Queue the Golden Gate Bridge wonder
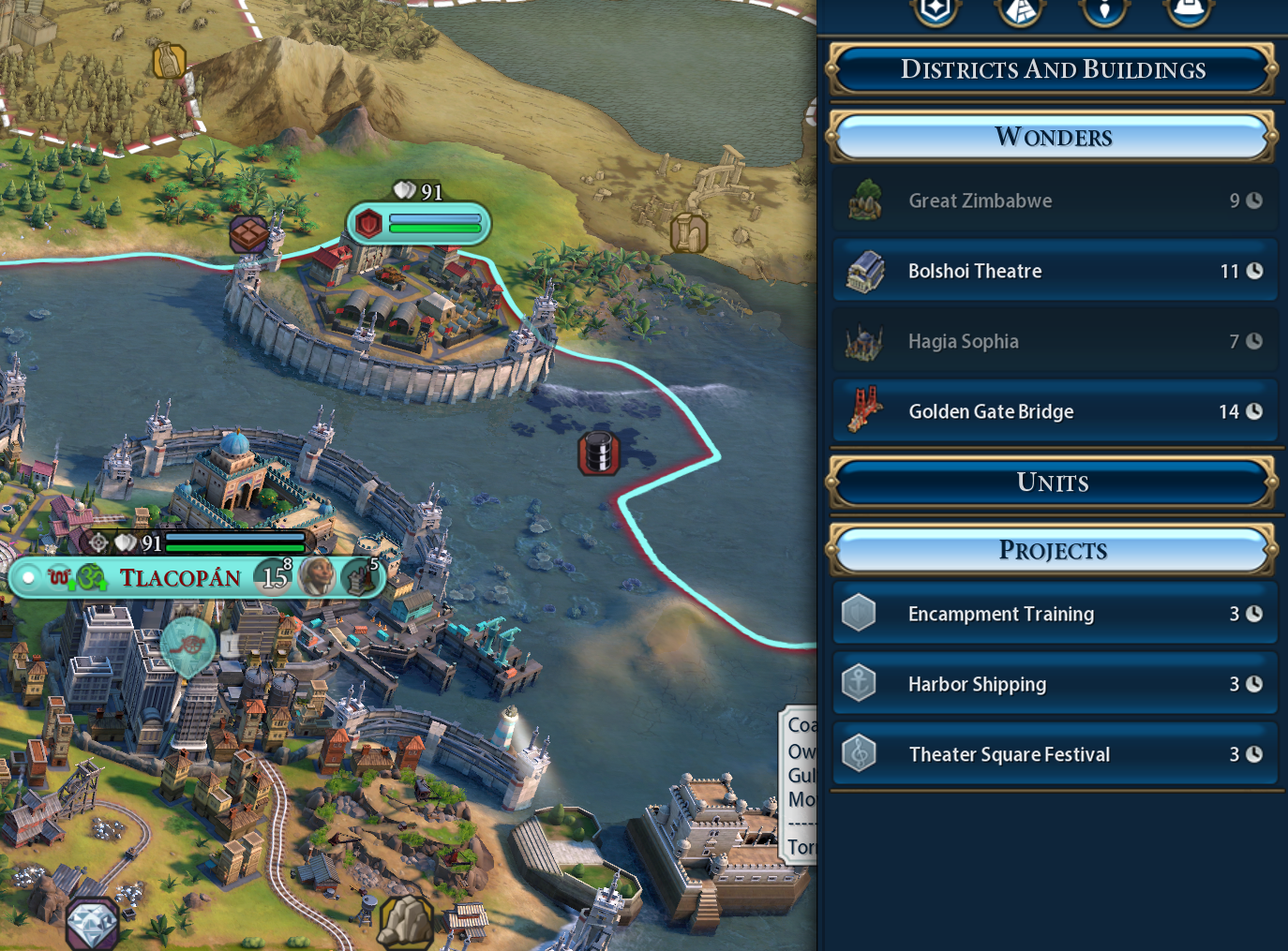The width and height of the screenshot is (1288, 951). (1055, 411)
